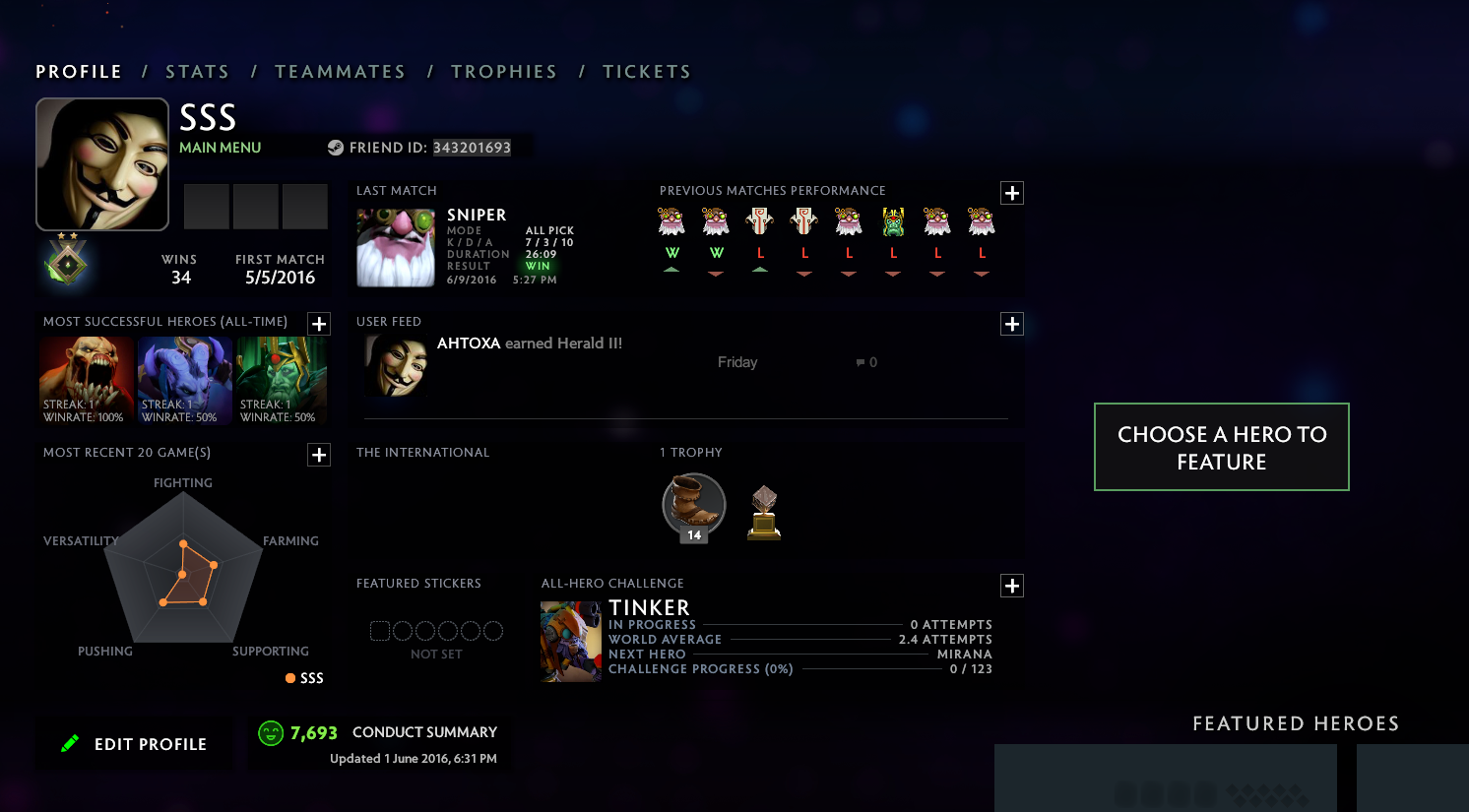Switch to the Stats tab

pos(198,71)
